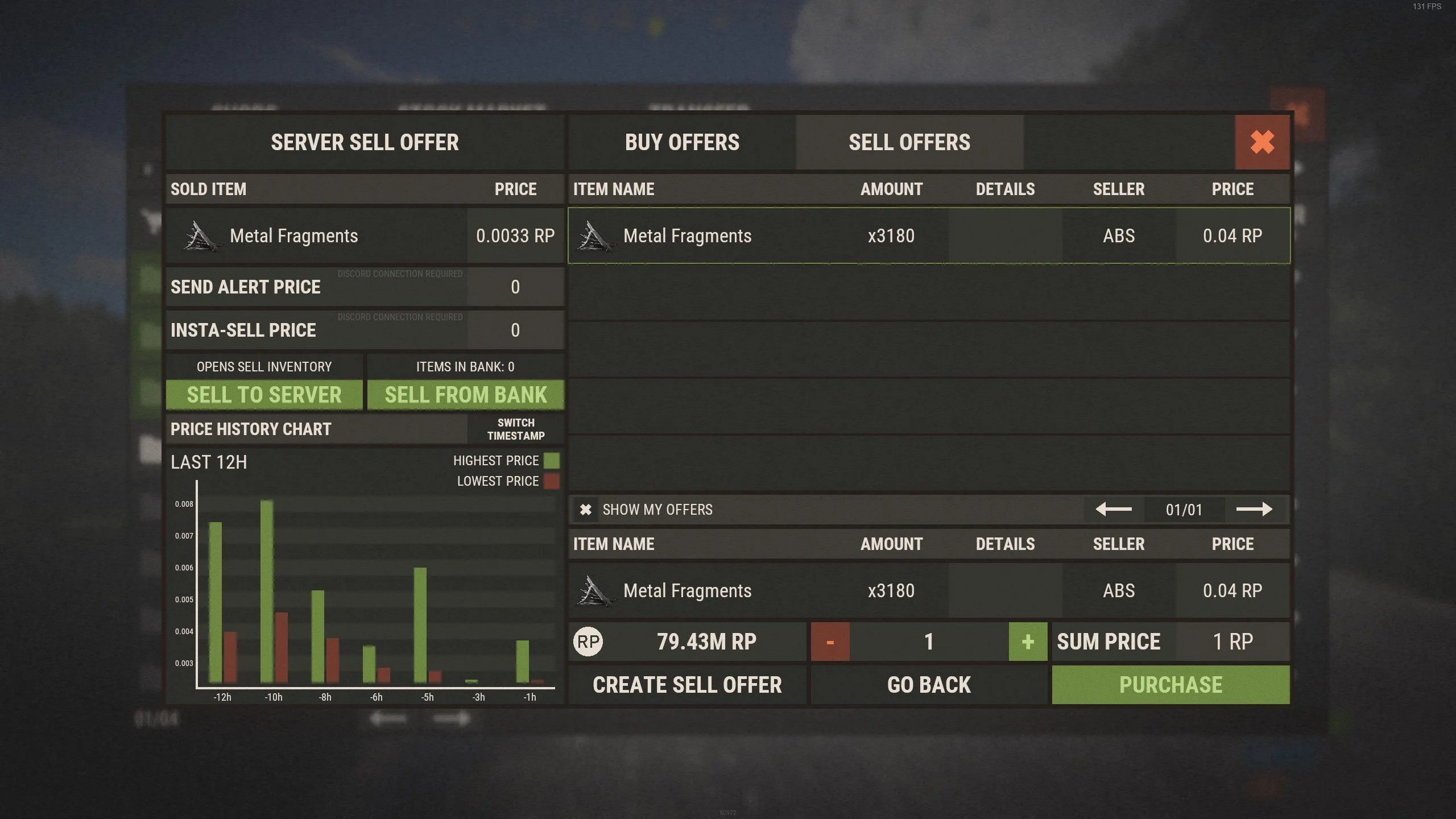
Task: Switch the price chart timestamp
Action: tap(515, 429)
